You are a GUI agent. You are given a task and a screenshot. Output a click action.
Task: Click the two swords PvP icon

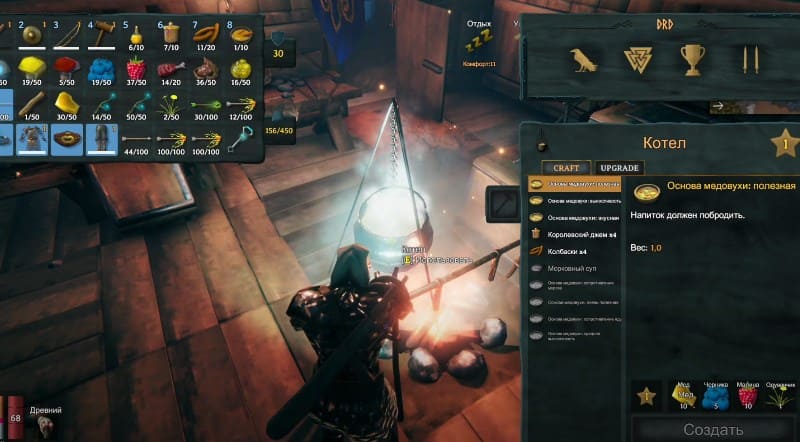[x=746, y=60]
